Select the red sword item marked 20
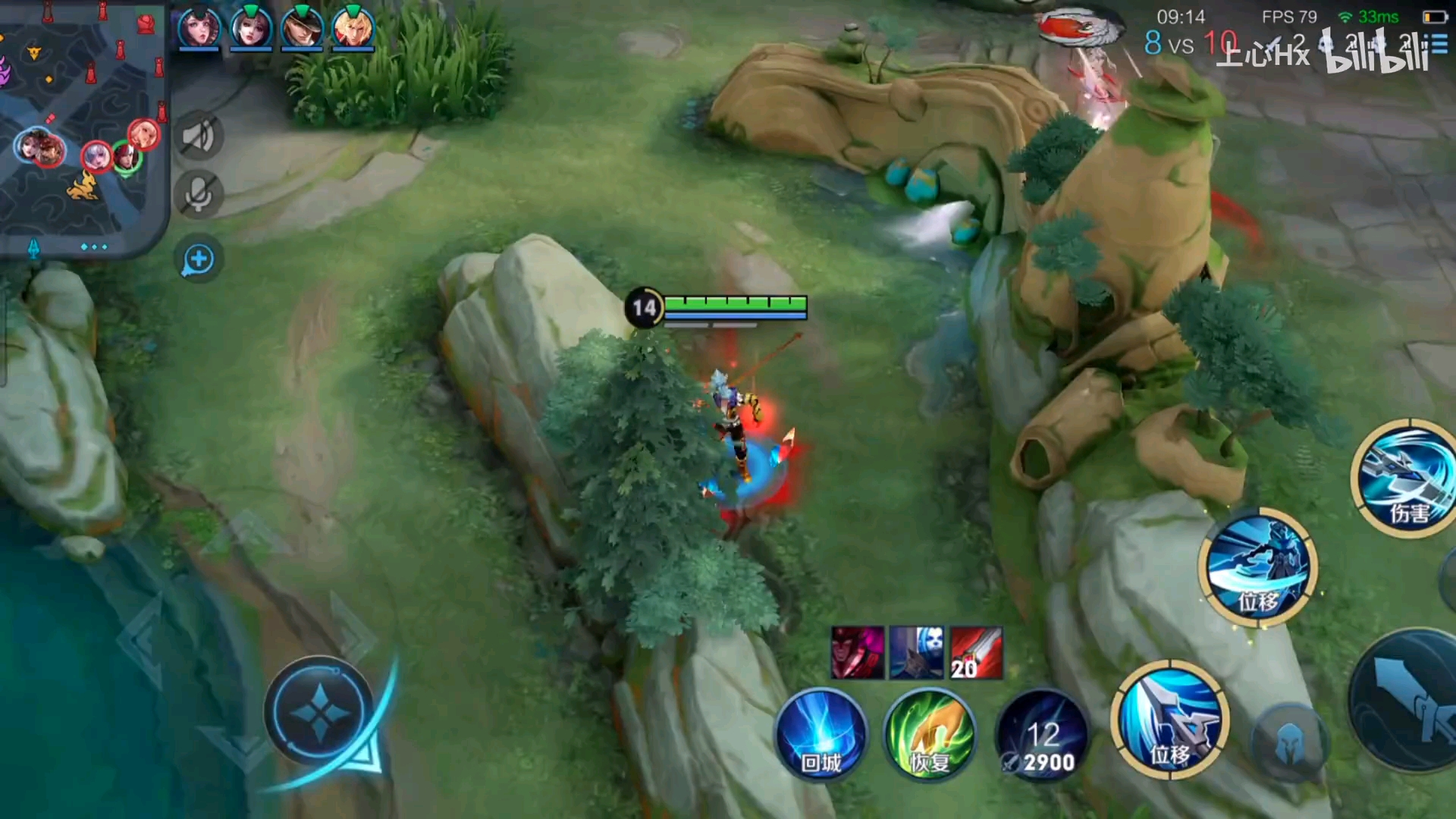The height and width of the screenshot is (819, 1456). click(x=976, y=652)
